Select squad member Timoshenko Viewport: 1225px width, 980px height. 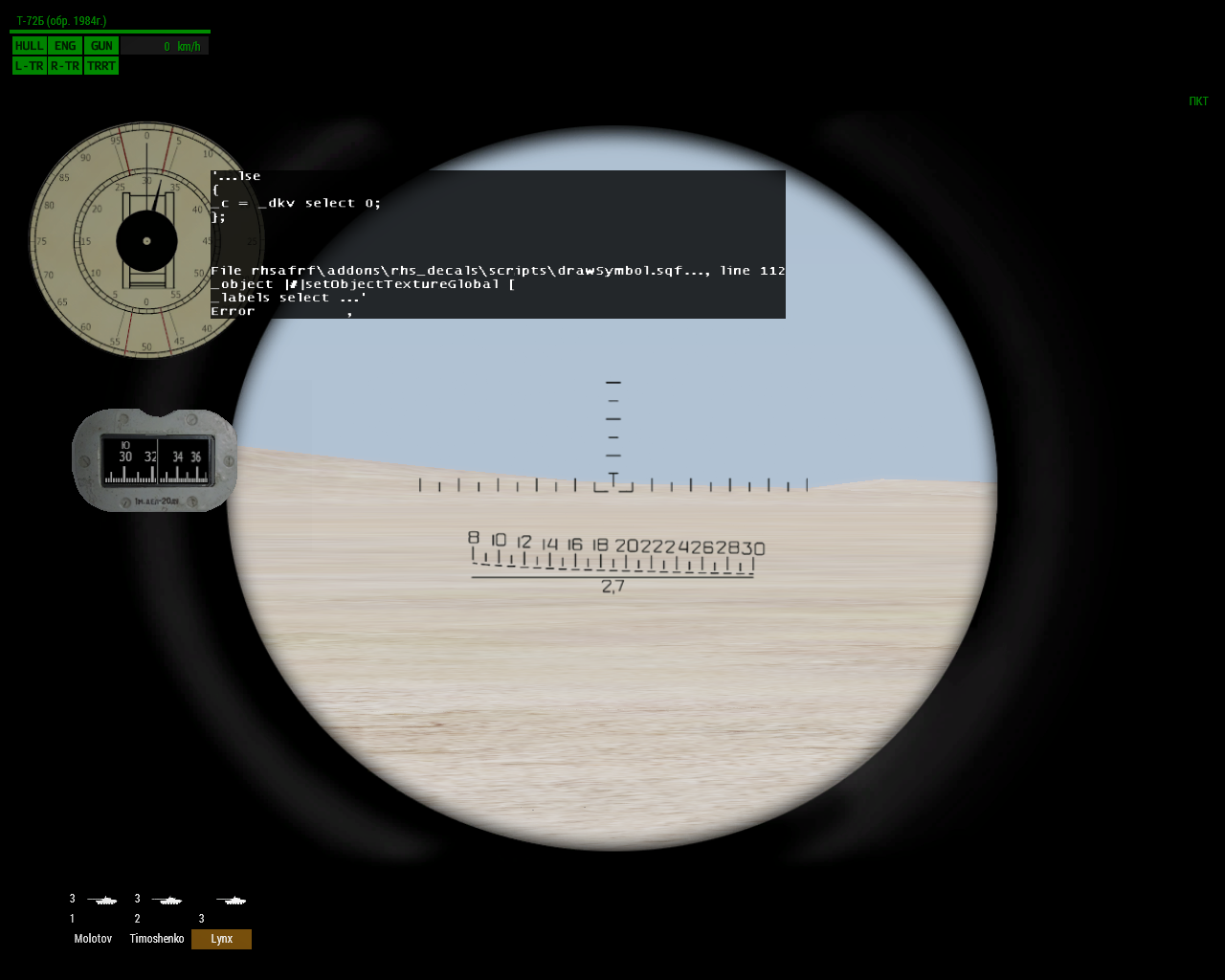pos(157,939)
